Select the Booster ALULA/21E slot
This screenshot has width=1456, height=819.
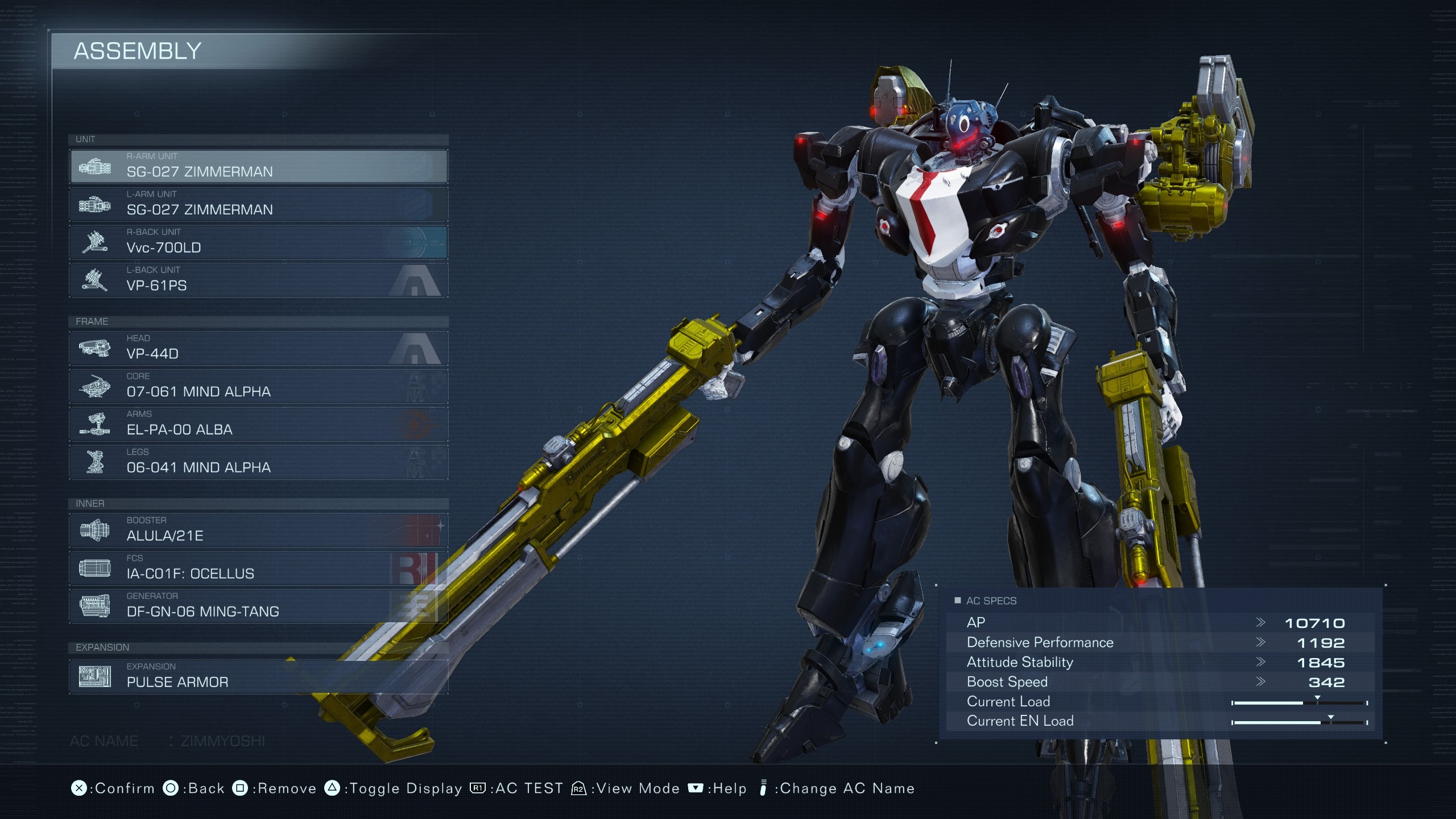[259, 530]
